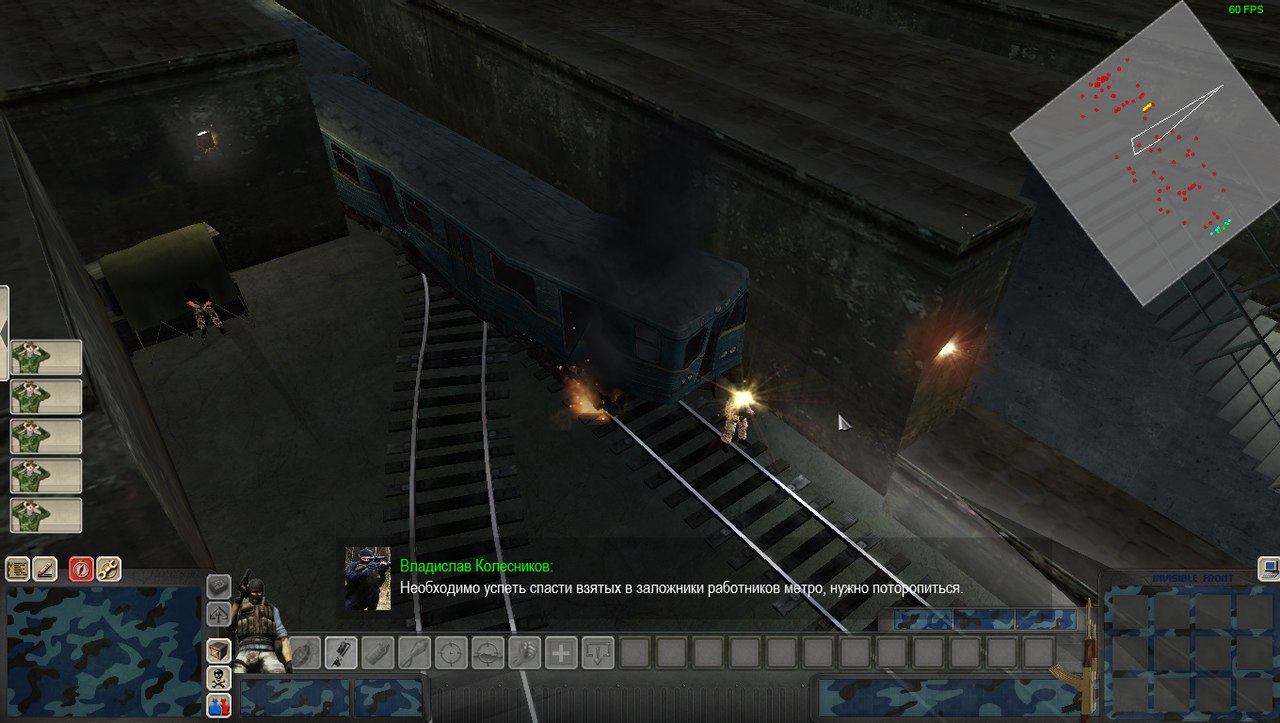Open the computer monitor menu icon

[x=1269, y=568]
